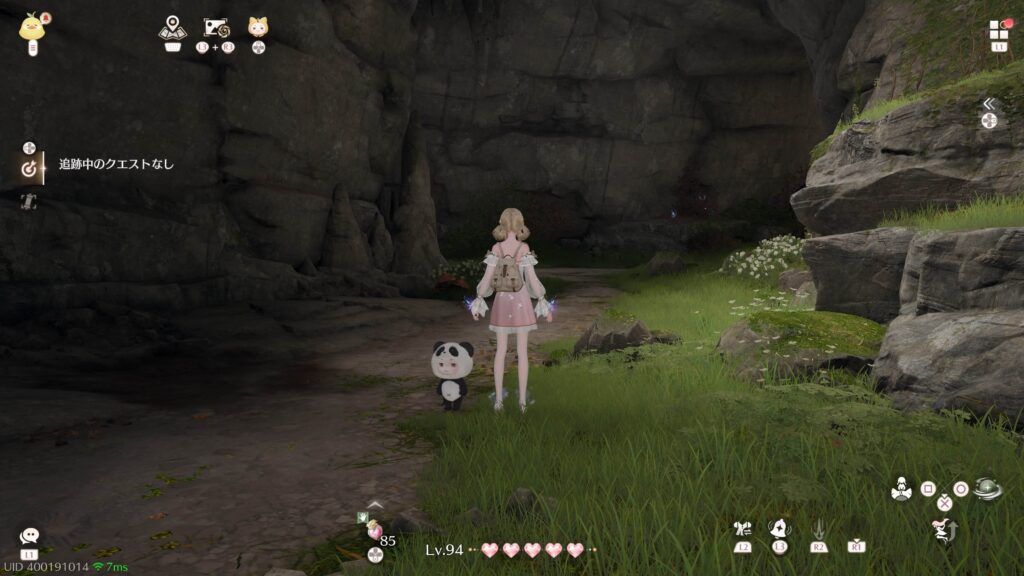Screen dimensions: 1024x576
Task: Expand the double-arrow collapse panel
Action: tap(988, 104)
